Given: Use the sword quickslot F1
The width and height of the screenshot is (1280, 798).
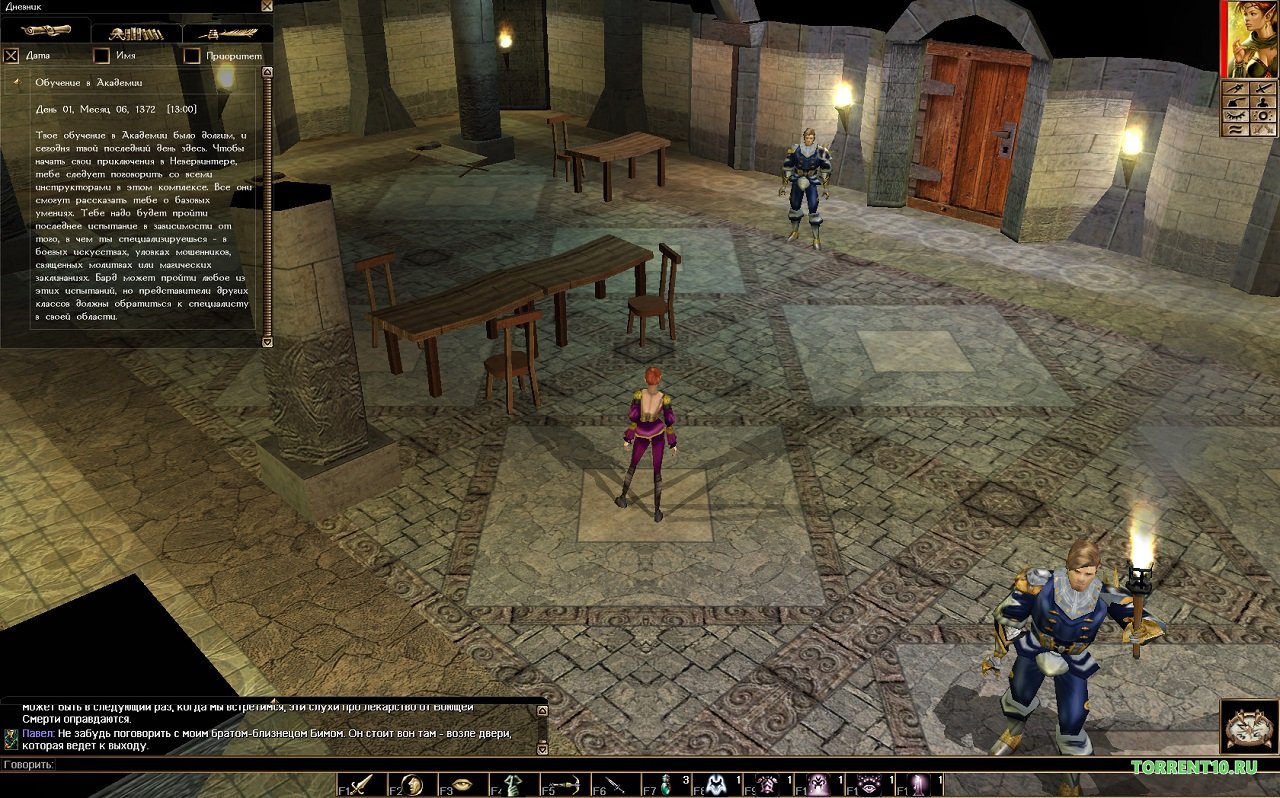Looking at the screenshot, I should click(x=361, y=785).
